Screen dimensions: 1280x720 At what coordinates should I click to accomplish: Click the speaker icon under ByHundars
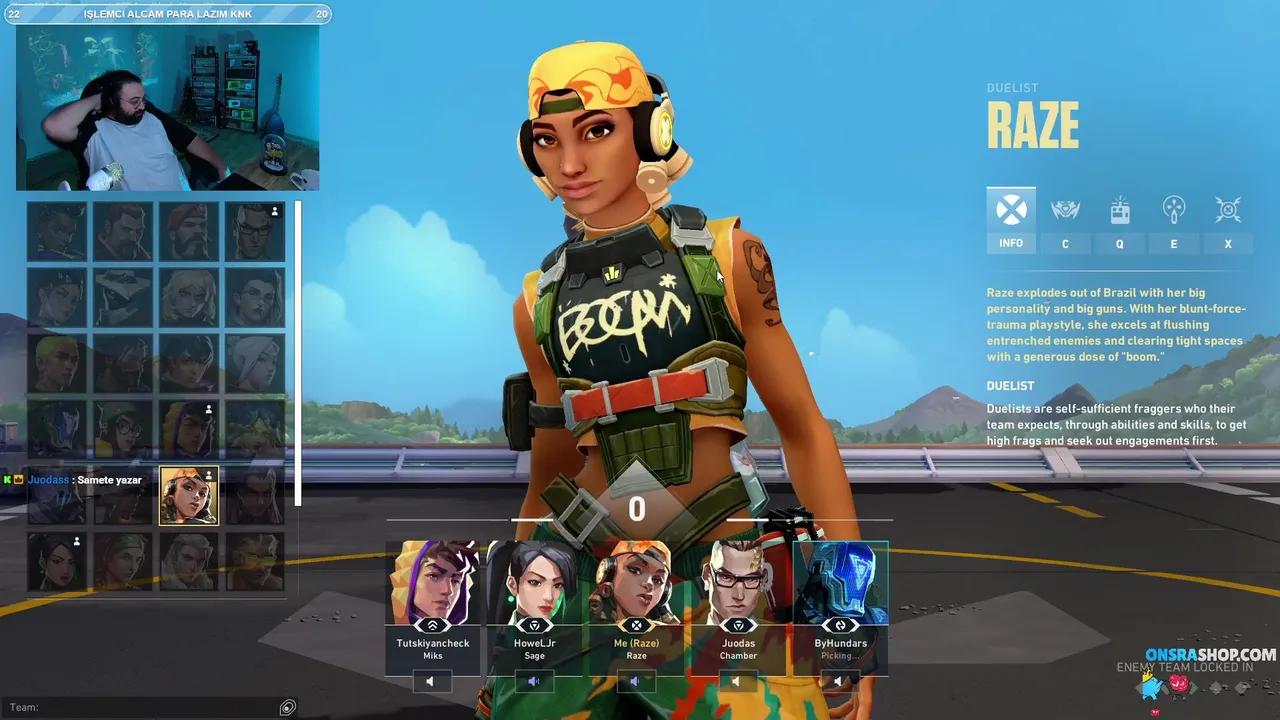pyautogui.click(x=840, y=681)
